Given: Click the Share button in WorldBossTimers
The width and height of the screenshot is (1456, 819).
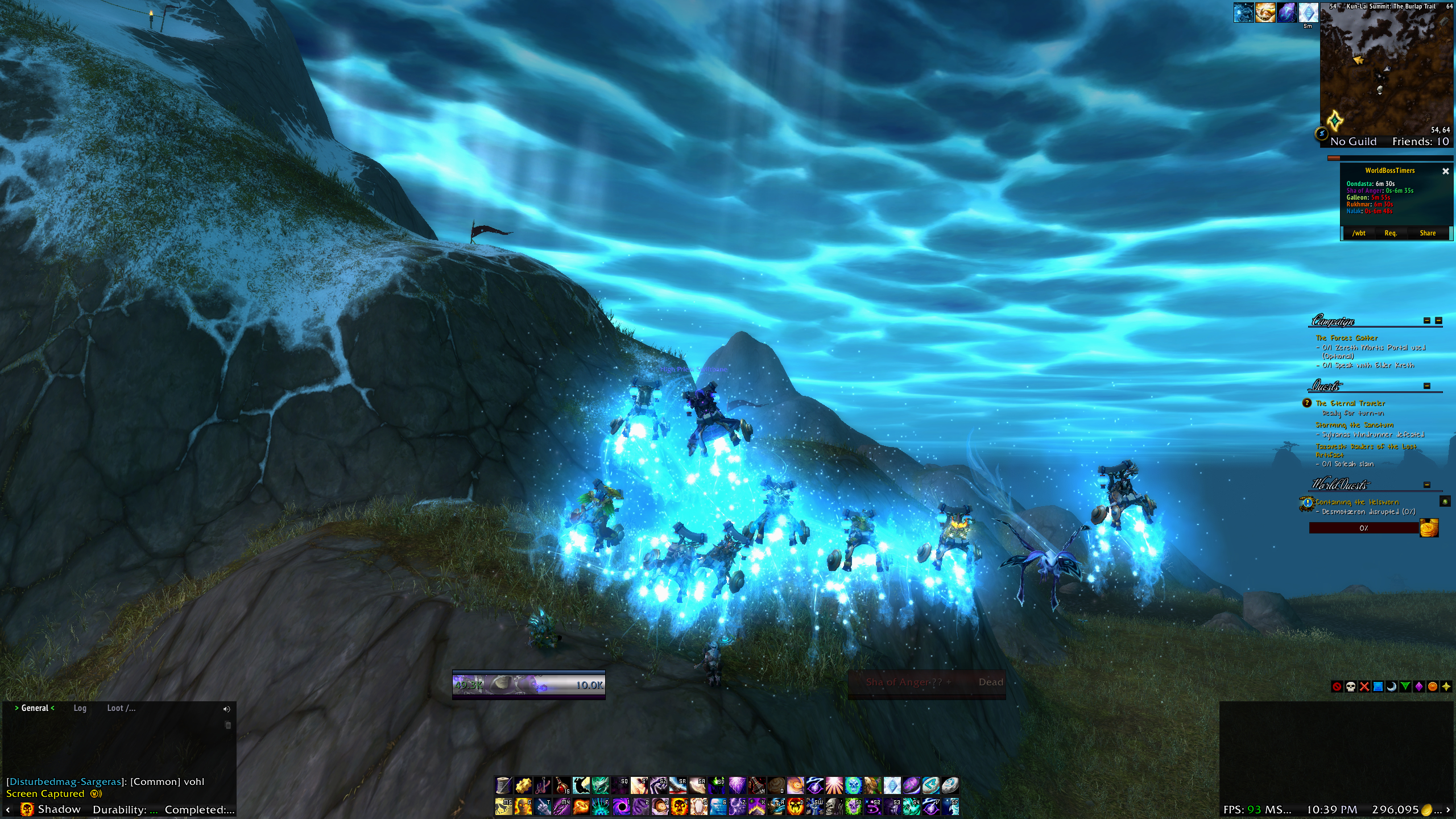Looking at the screenshot, I should 1427,233.
